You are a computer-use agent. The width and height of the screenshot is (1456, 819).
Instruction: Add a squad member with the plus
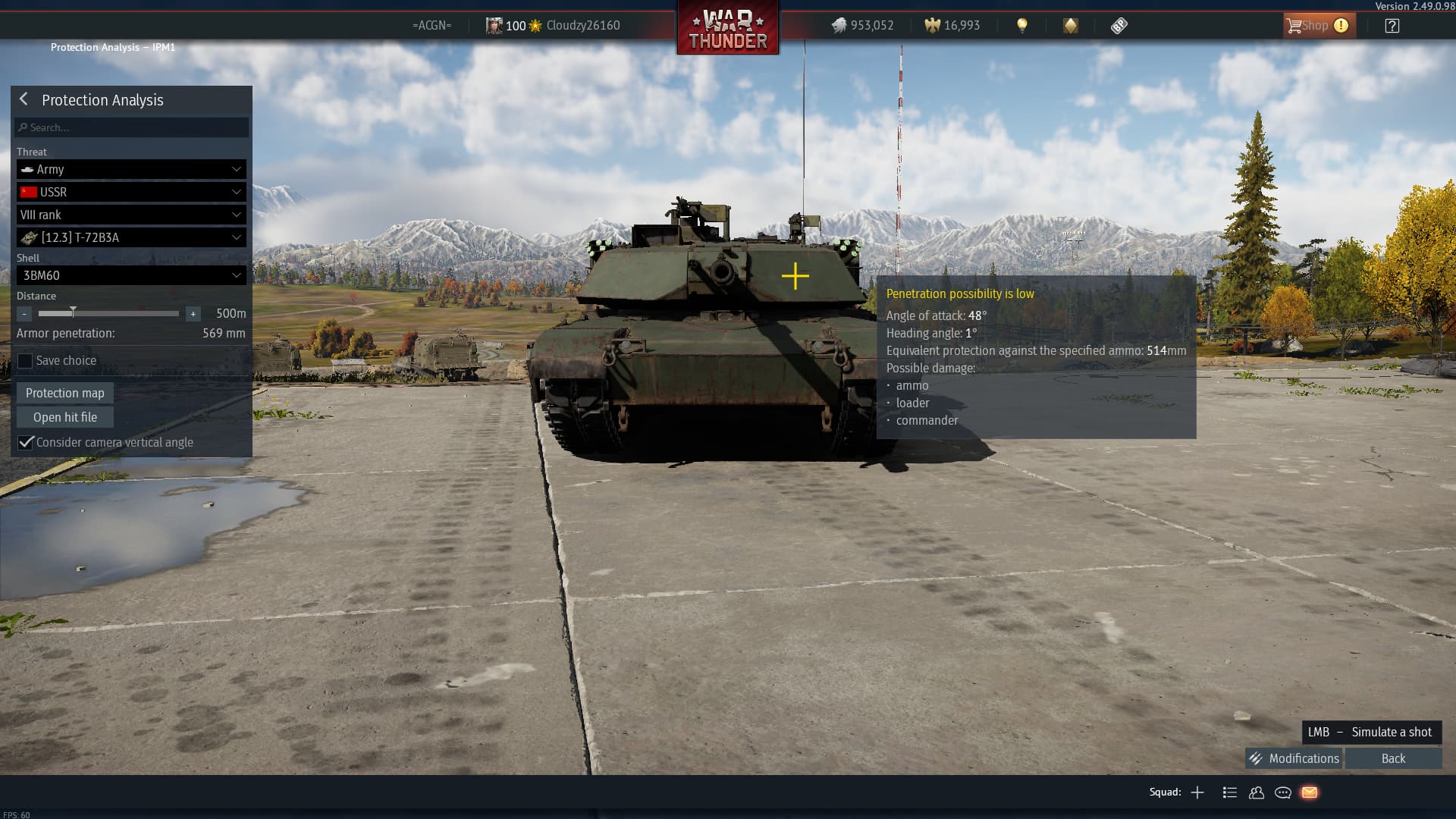[1197, 792]
